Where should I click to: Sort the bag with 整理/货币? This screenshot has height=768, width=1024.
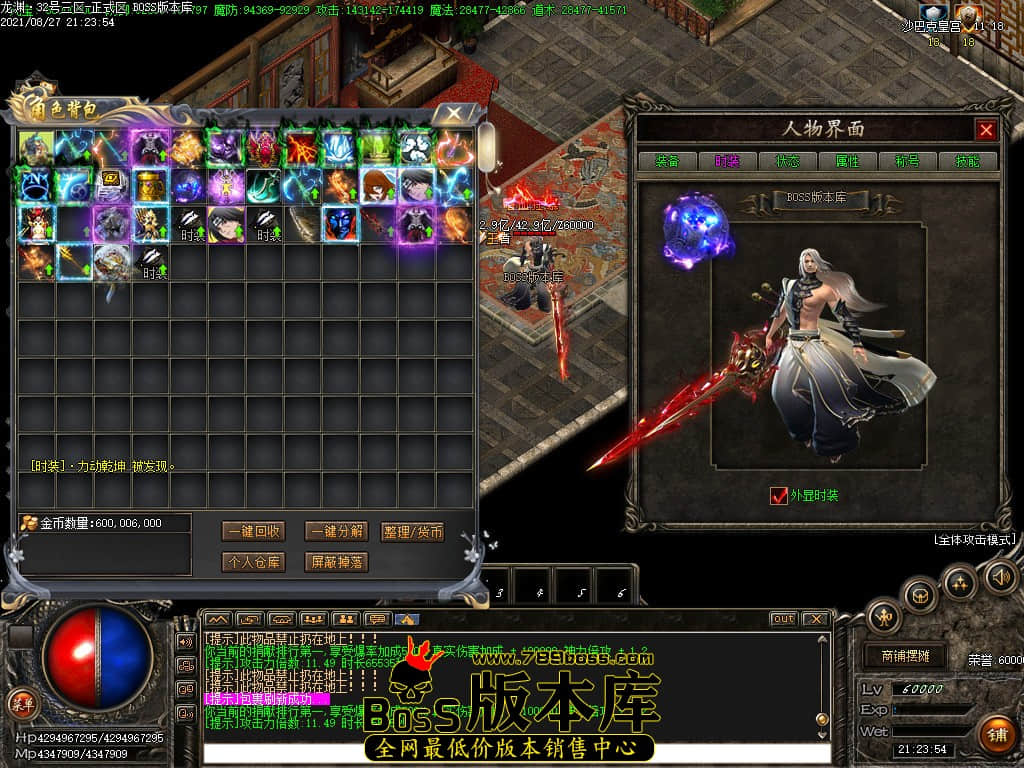413,531
